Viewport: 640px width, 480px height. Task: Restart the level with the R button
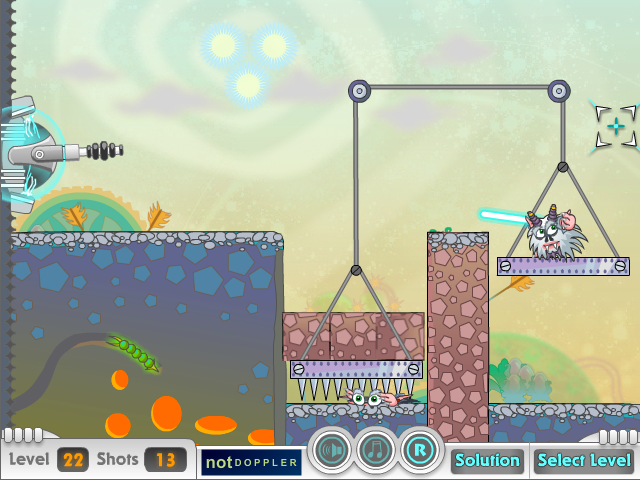pyautogui.click(x=421, y=451)
